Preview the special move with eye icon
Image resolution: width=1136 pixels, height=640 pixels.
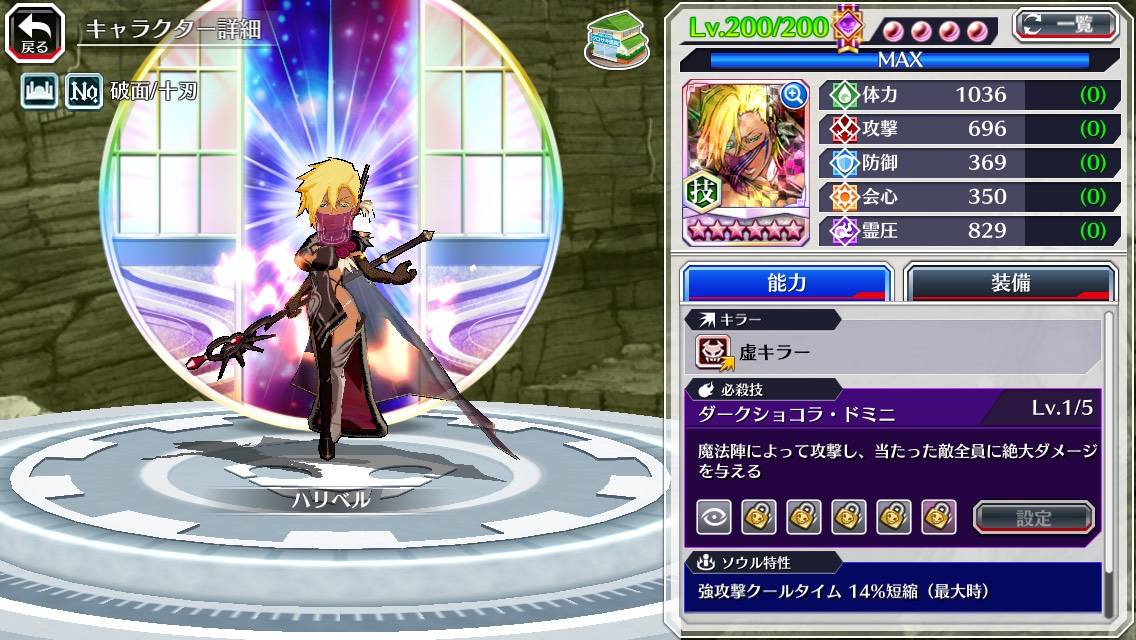(714, 517)
